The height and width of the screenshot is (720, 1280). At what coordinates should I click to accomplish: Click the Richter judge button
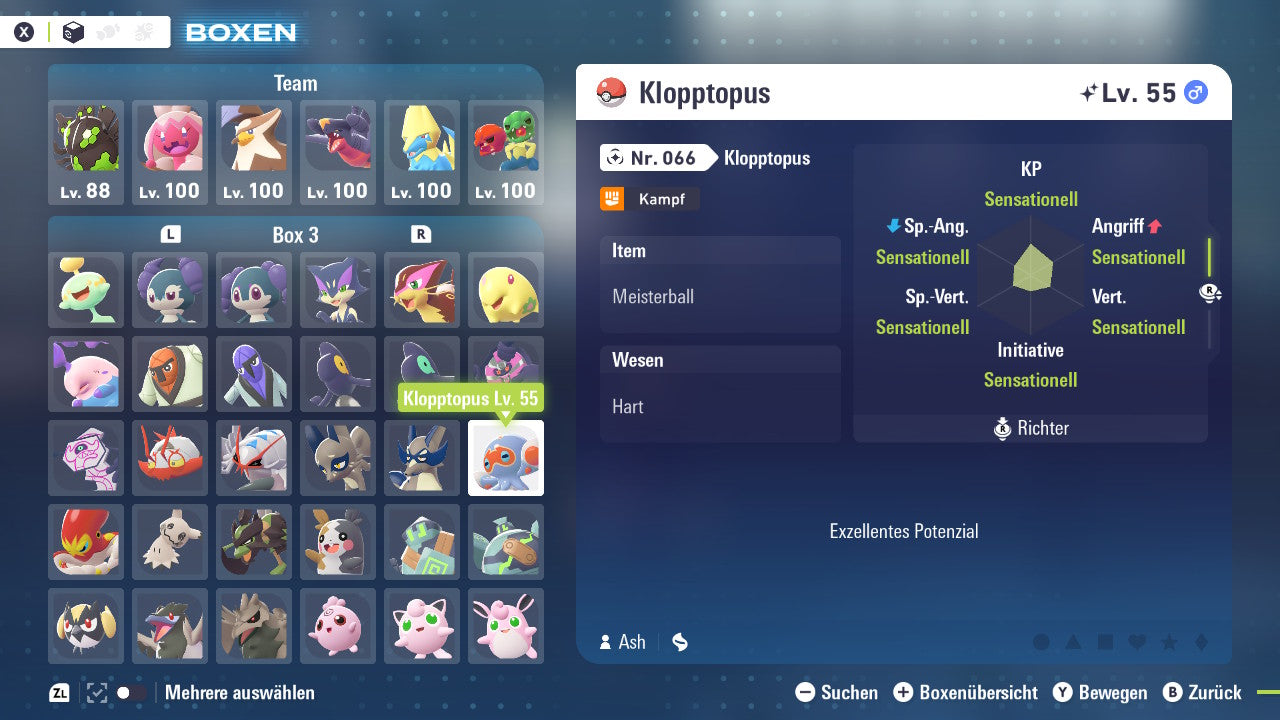[1031, 428]
